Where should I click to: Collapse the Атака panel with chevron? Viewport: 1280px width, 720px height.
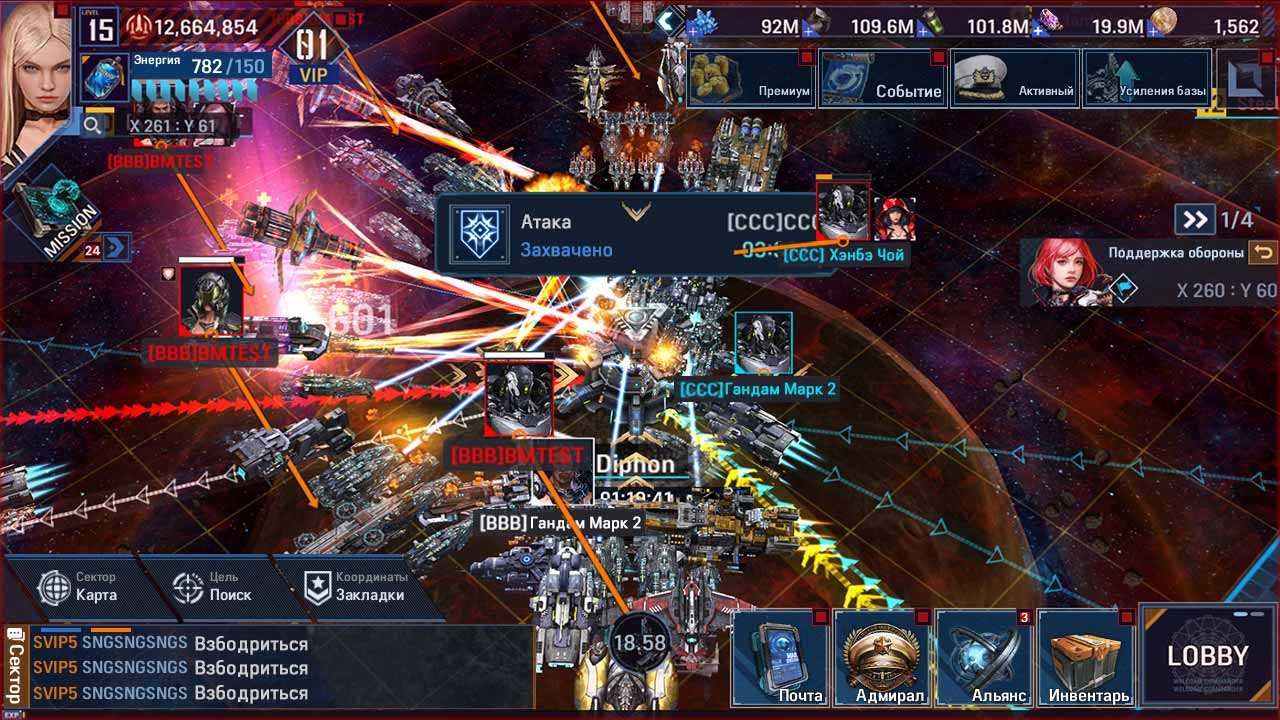click(636, 211)
